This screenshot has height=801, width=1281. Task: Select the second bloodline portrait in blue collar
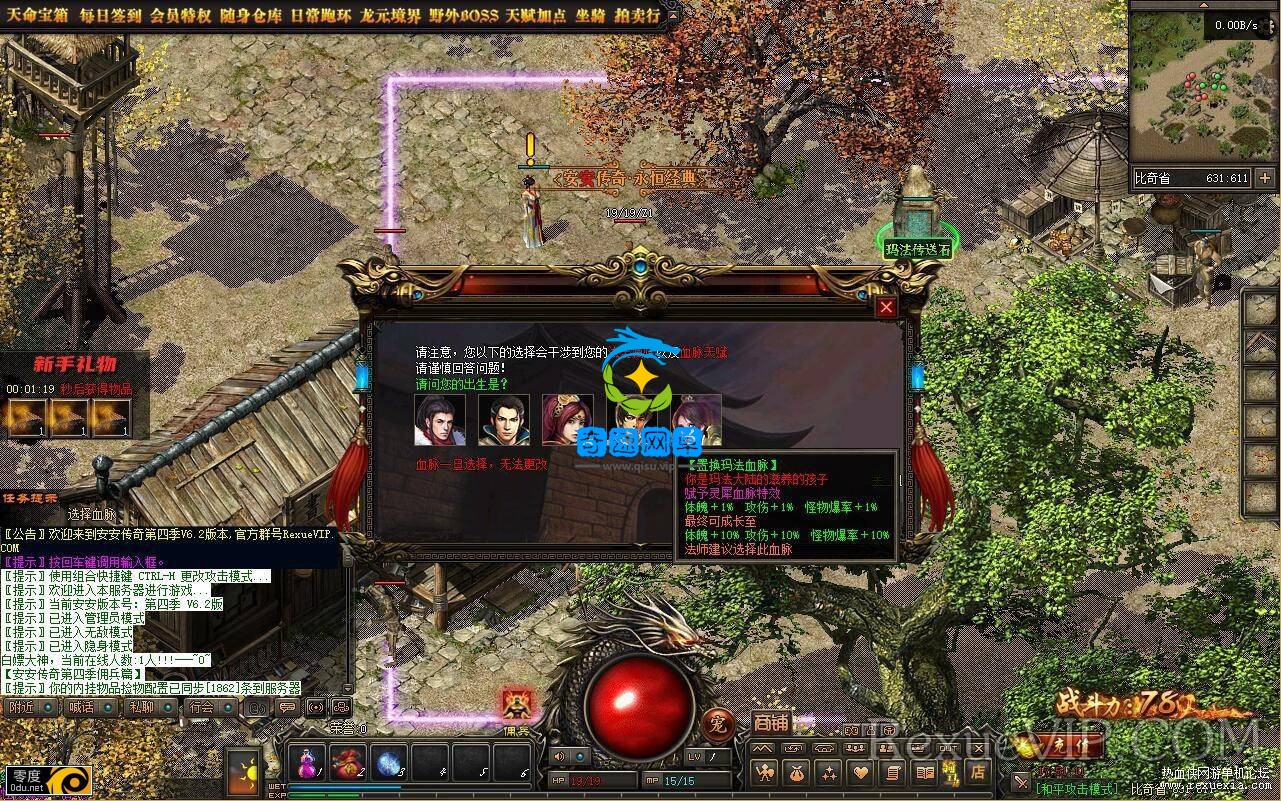coord(504,420)
